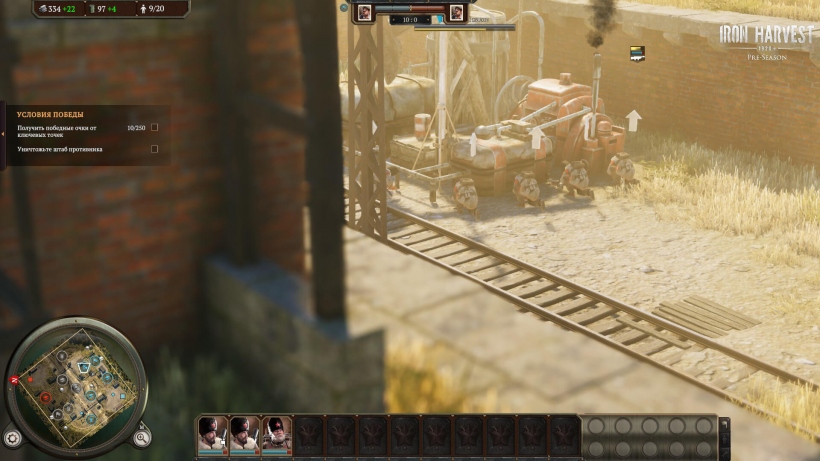
Task: Collapse the victory conditions panel arrow
Action: pyautogui.click(x=3, y=134)
